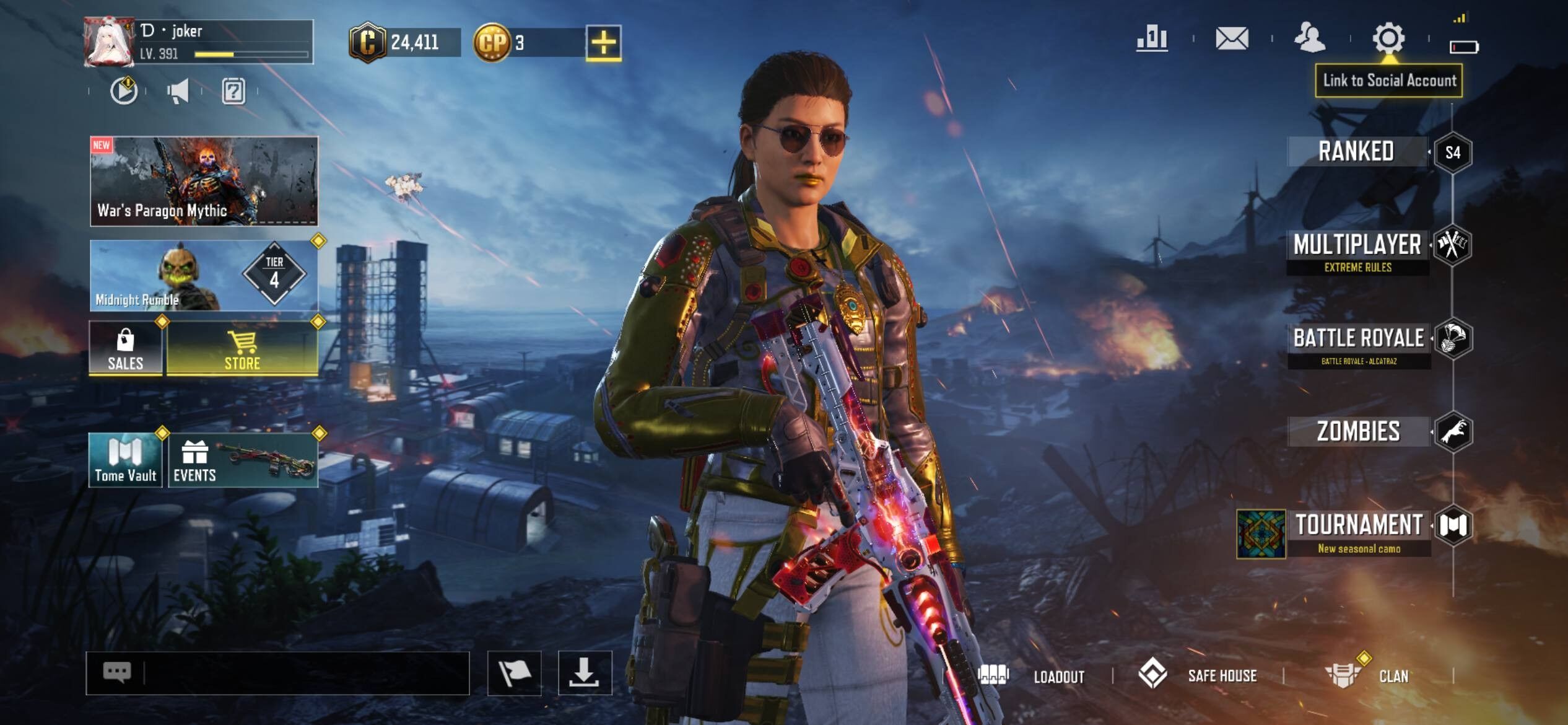Screen dimensions: 1568x725
Task: View the War's Paragon Mythic banner
Action: coord(204,181)
